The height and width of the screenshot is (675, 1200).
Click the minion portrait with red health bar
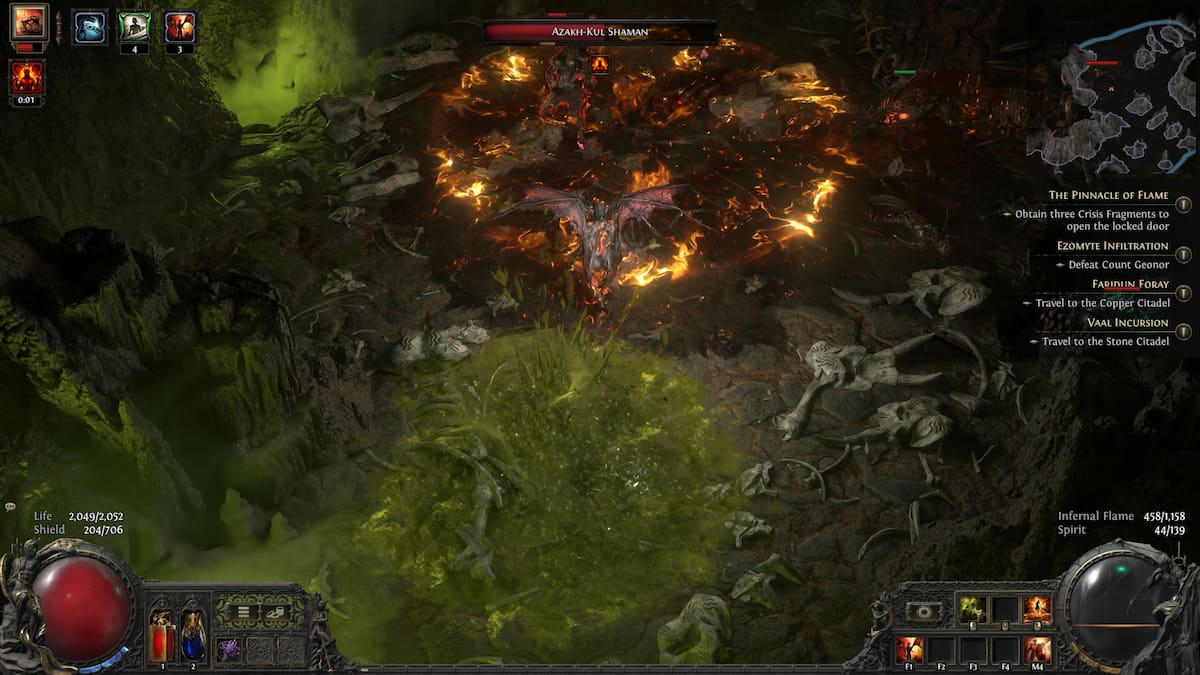(x=29, y=23)
